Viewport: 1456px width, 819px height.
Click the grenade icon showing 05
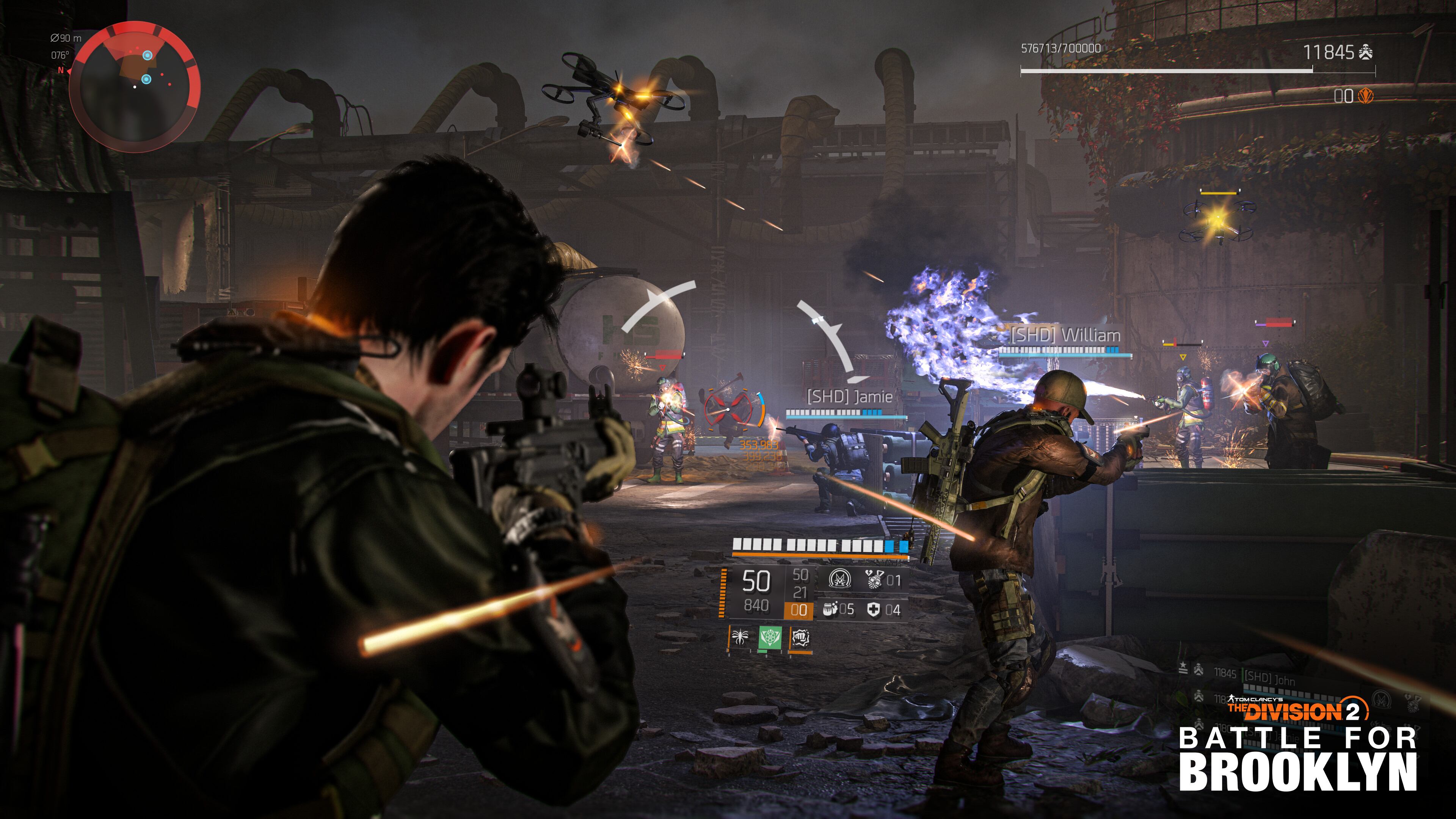(828, 611)
